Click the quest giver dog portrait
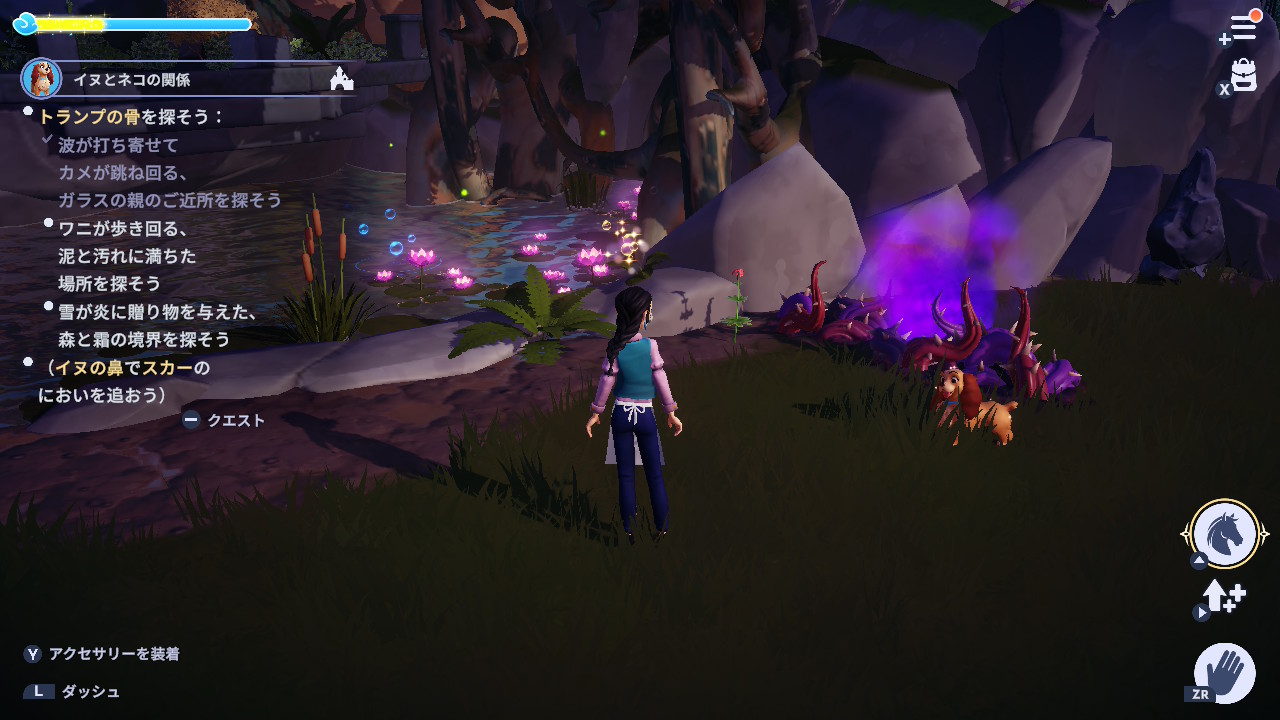Image resolution: width=1280 pixels, height=720 pixels. tap(42, 78)
